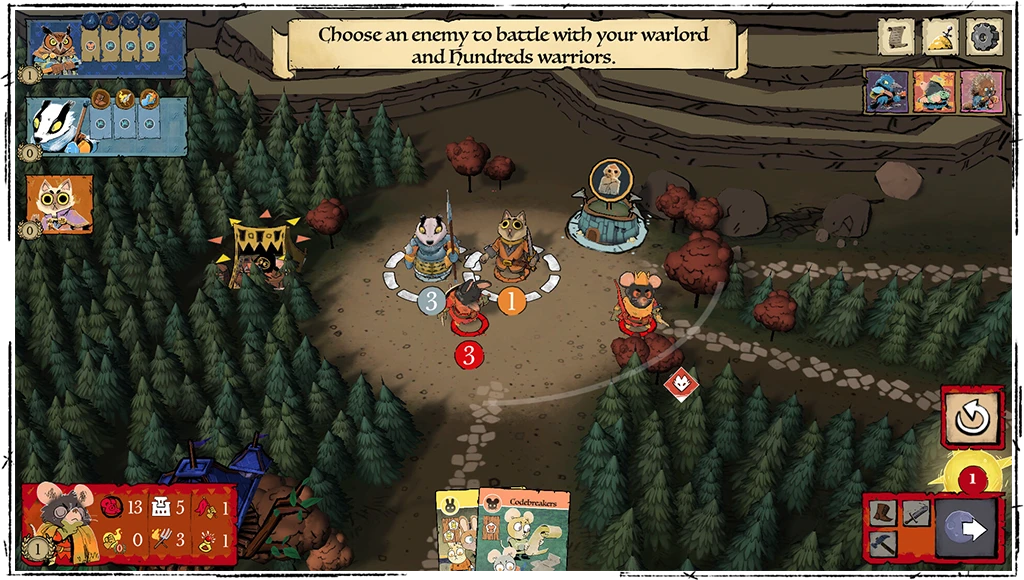Click the fox suit clearing marker
Screen dimensions: 1024x580
click(x=683, y=384)
